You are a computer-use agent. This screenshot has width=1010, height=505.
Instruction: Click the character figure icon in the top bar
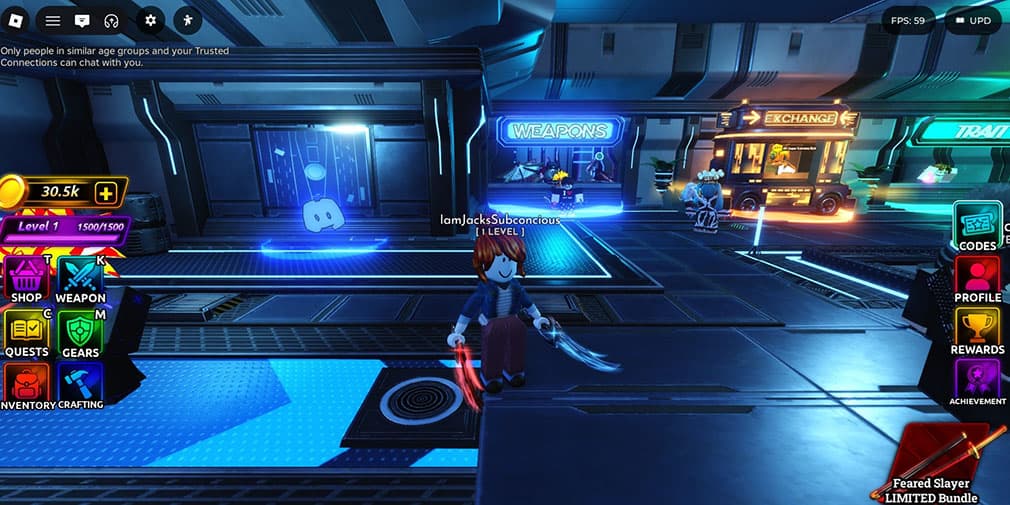point(188,20)
